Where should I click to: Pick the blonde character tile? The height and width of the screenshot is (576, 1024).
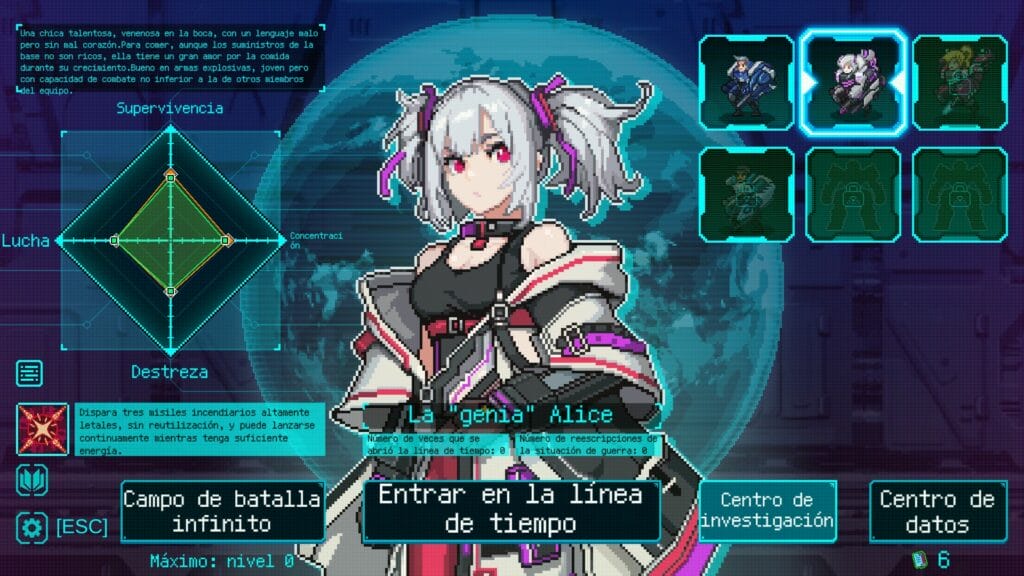pyautogui.click(x=959, y=82)
